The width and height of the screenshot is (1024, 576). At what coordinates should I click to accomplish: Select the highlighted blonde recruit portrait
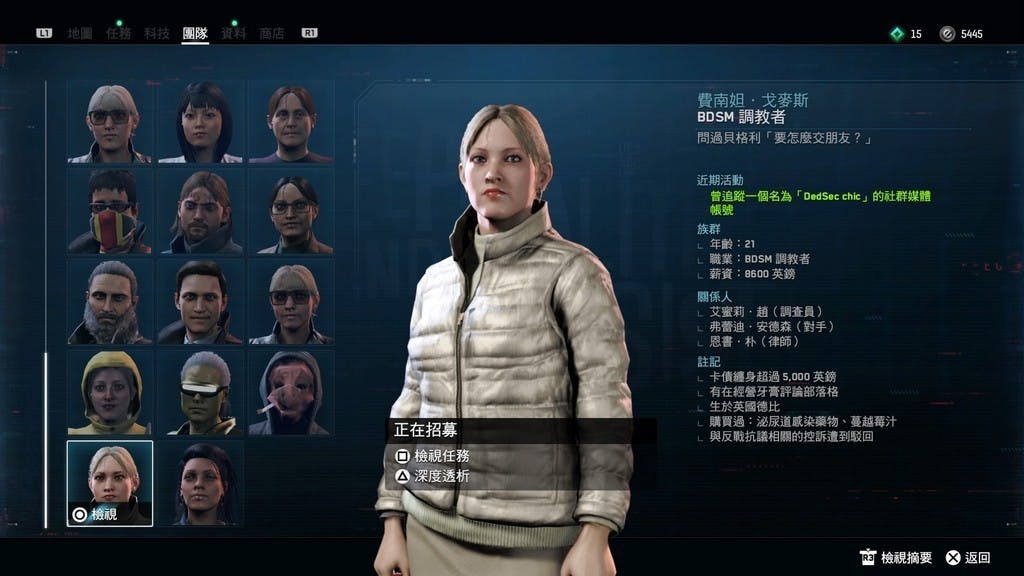(110, 483)
